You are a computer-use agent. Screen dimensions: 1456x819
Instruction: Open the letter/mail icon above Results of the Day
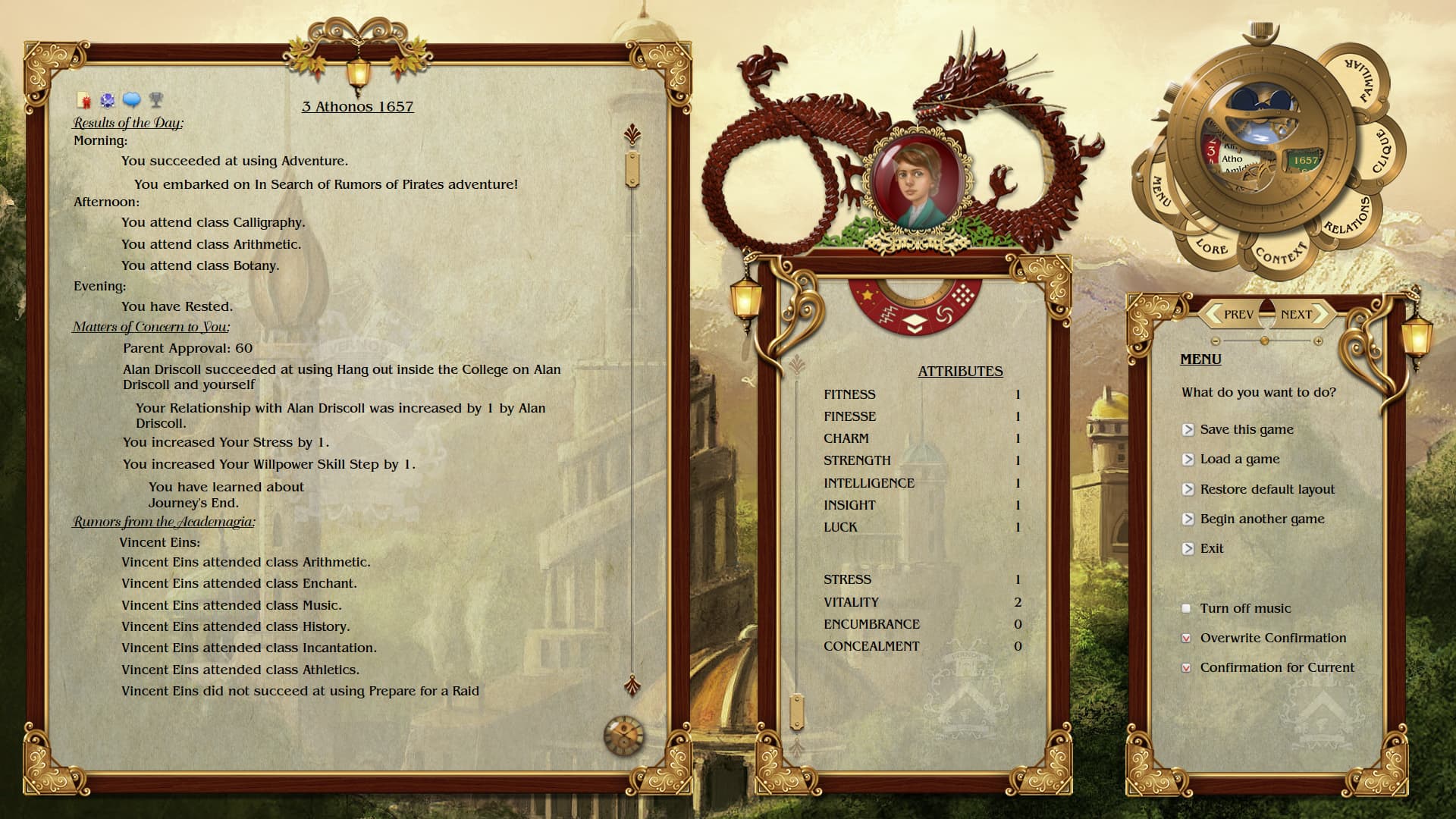click(x=84, y=100)
